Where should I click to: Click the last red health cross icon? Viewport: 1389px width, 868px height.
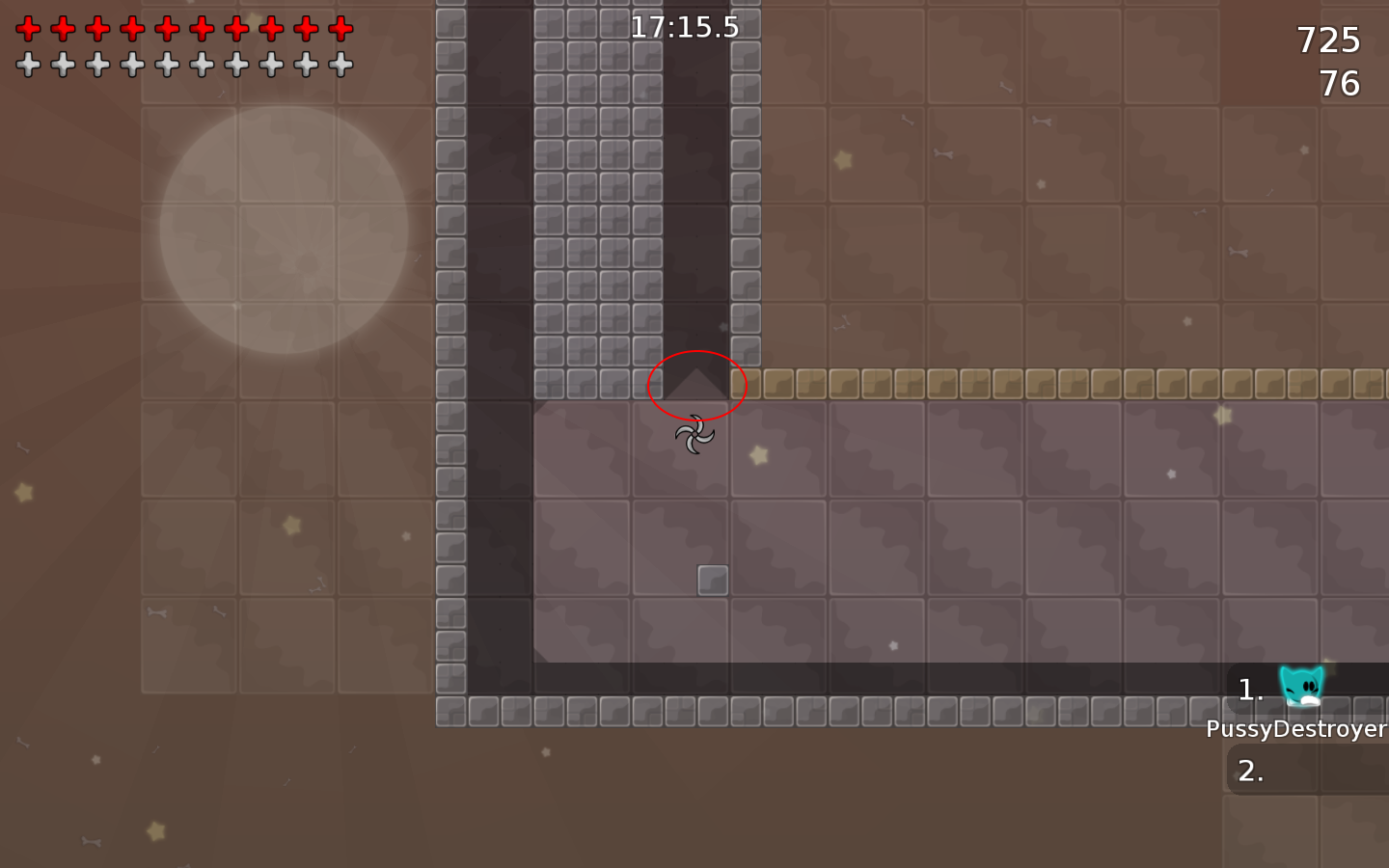(x=341, y=28)
